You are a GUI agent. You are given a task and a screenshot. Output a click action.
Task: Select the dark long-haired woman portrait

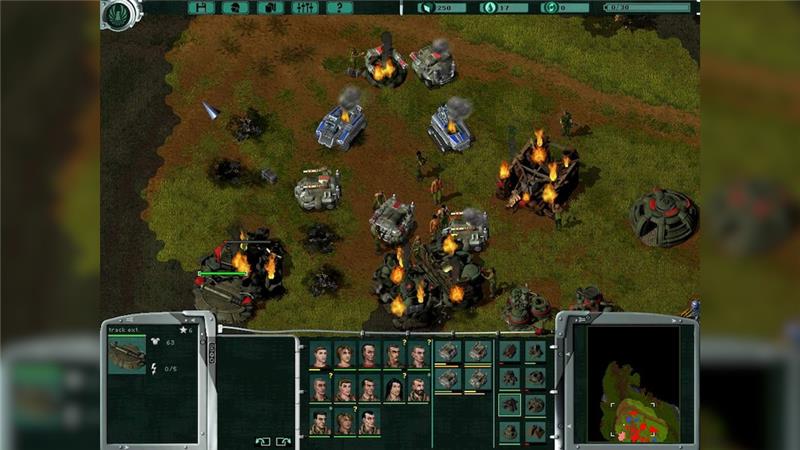tap(395, 389)
